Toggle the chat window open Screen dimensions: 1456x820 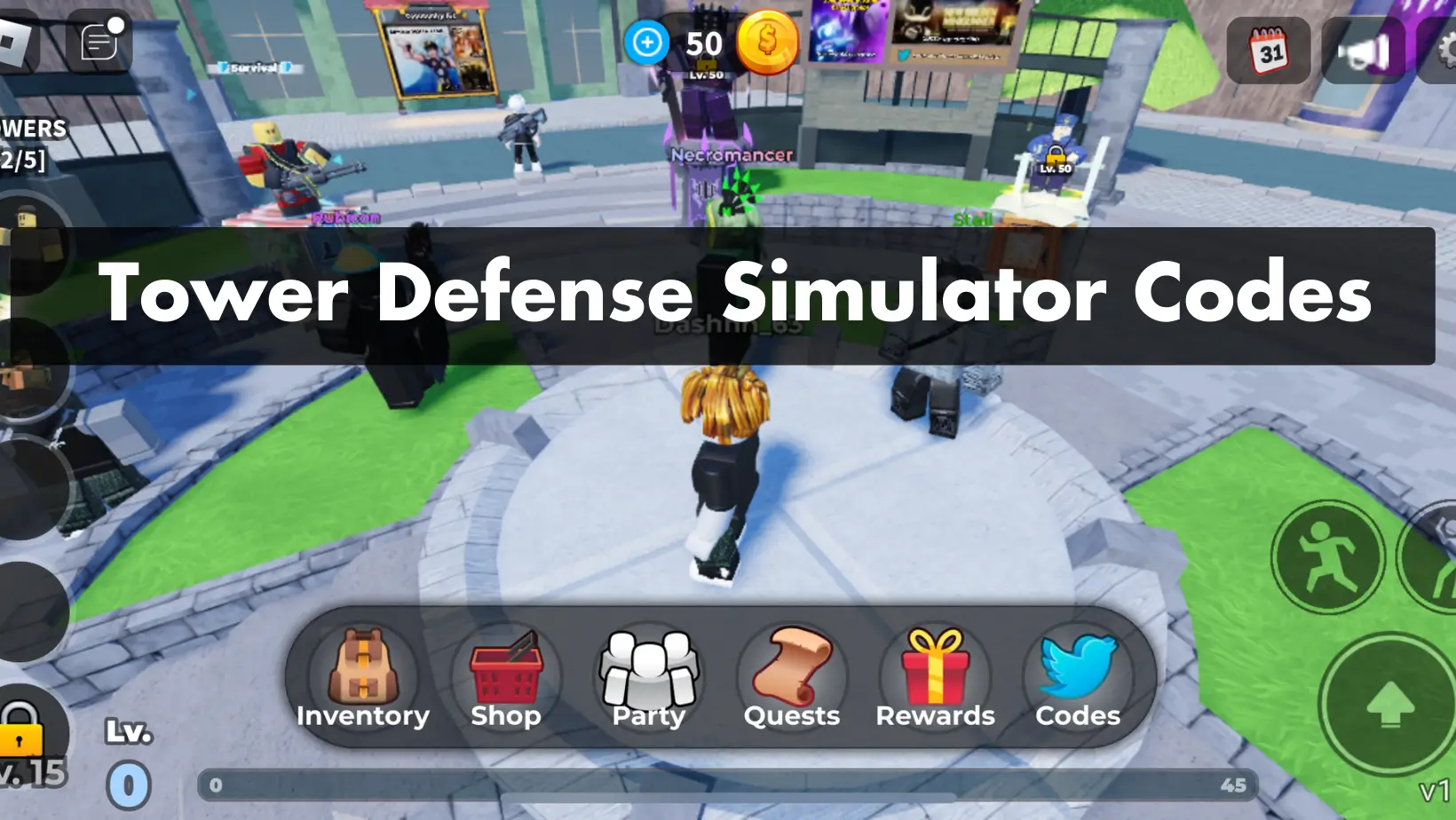click(x=97, y=40)
